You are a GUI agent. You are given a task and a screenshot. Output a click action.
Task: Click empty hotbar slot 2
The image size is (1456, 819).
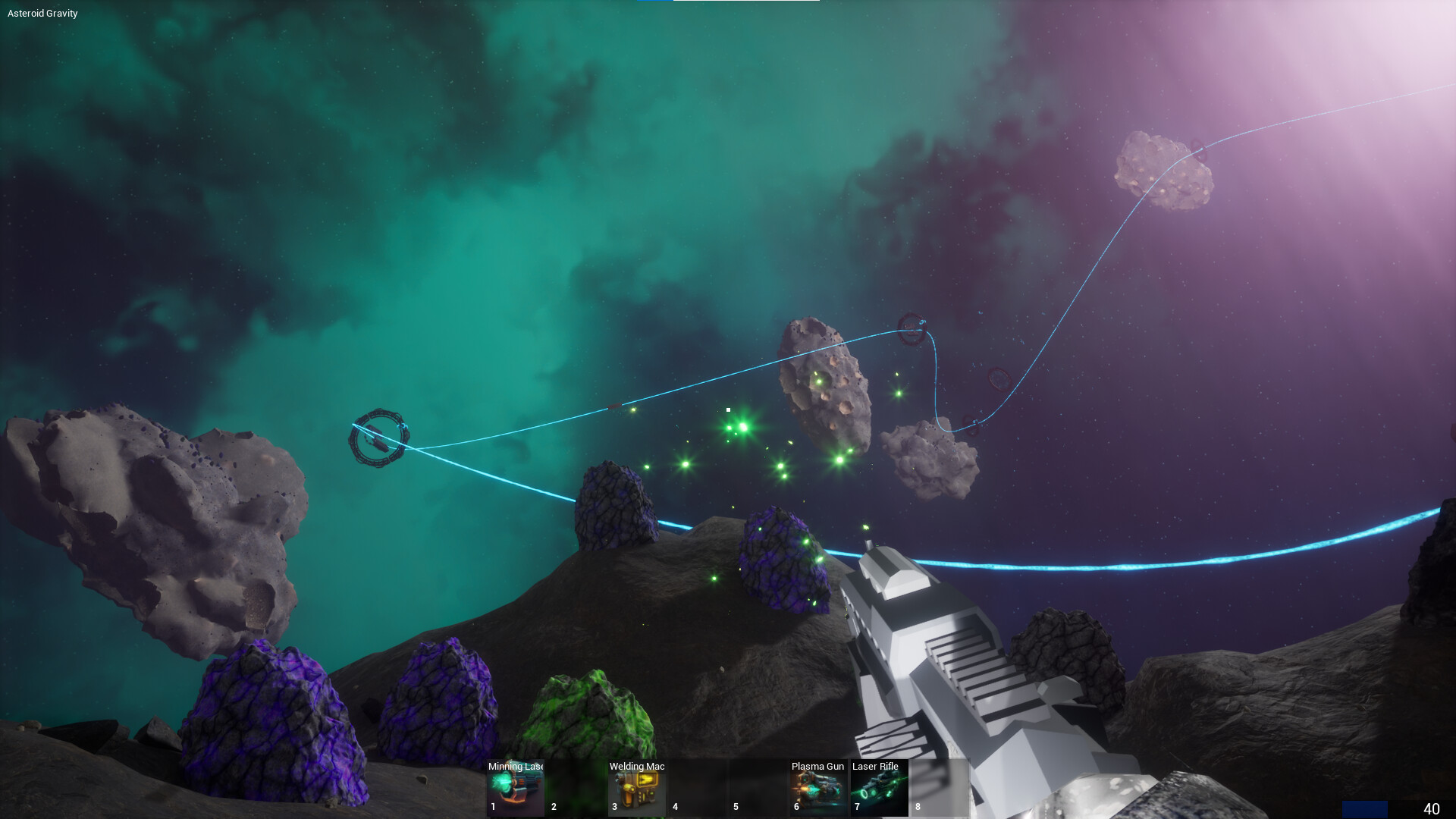(x=575, y=787)
